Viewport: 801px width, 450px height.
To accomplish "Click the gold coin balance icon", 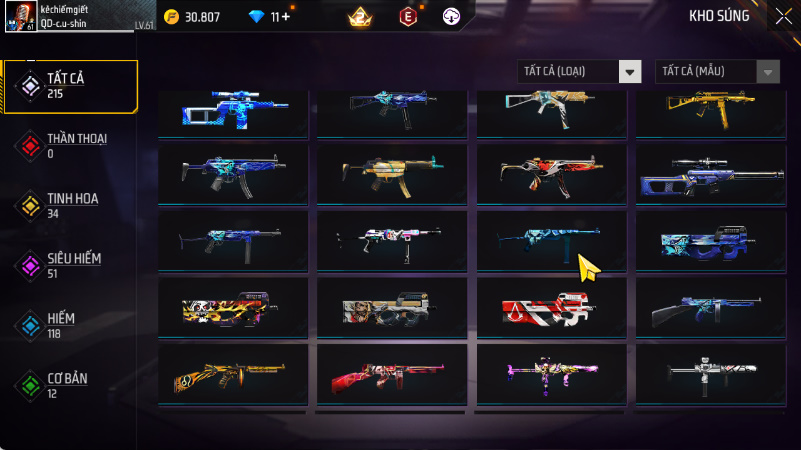I will (x=170, y=16).
